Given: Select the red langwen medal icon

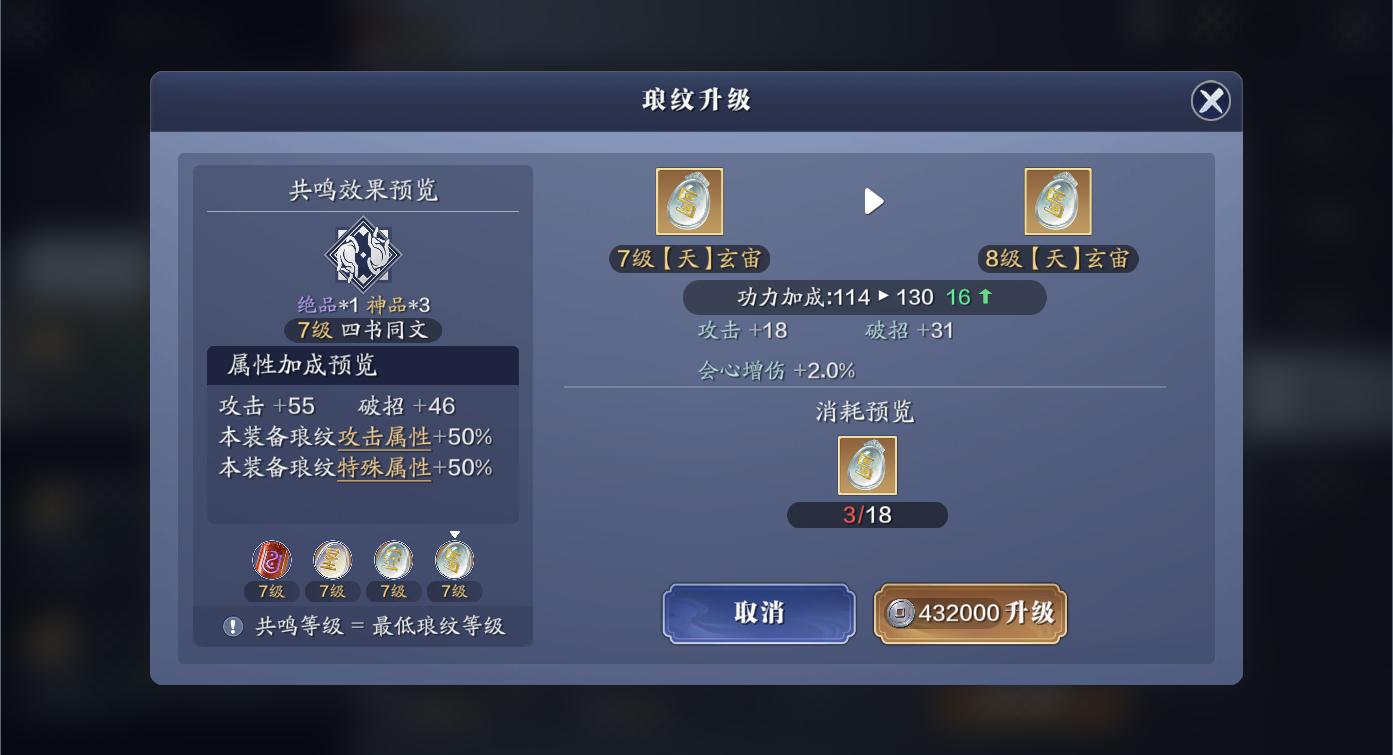Looking at the screenshot, I should tap(270, 559).
